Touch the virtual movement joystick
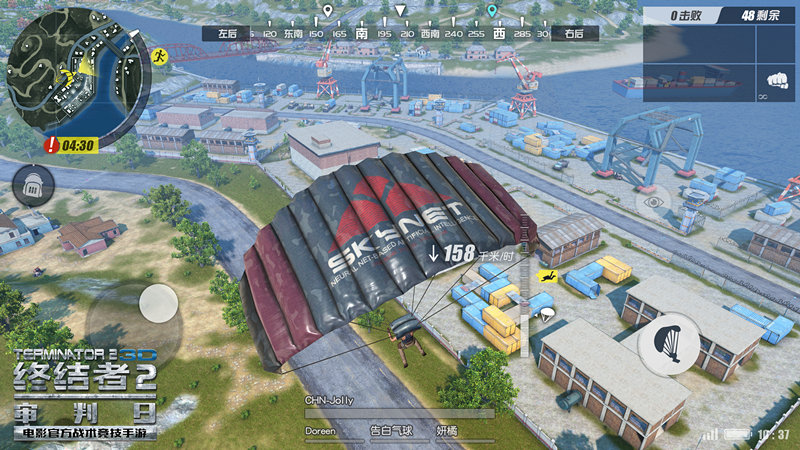This screenshot has height=450, width=800. pos(158,303)
